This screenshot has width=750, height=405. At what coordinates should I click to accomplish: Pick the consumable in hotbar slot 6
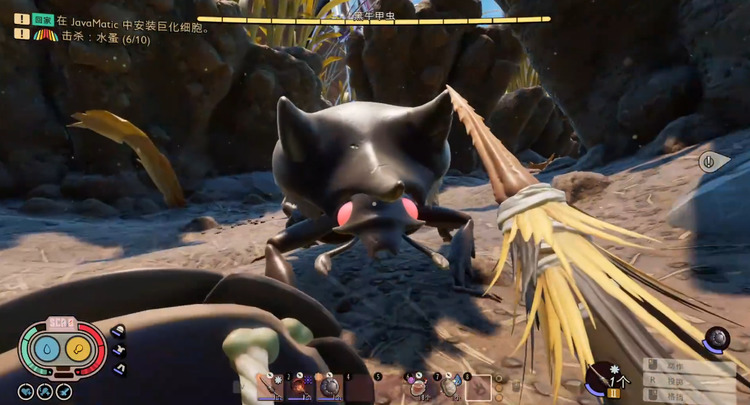coord(417,386)
